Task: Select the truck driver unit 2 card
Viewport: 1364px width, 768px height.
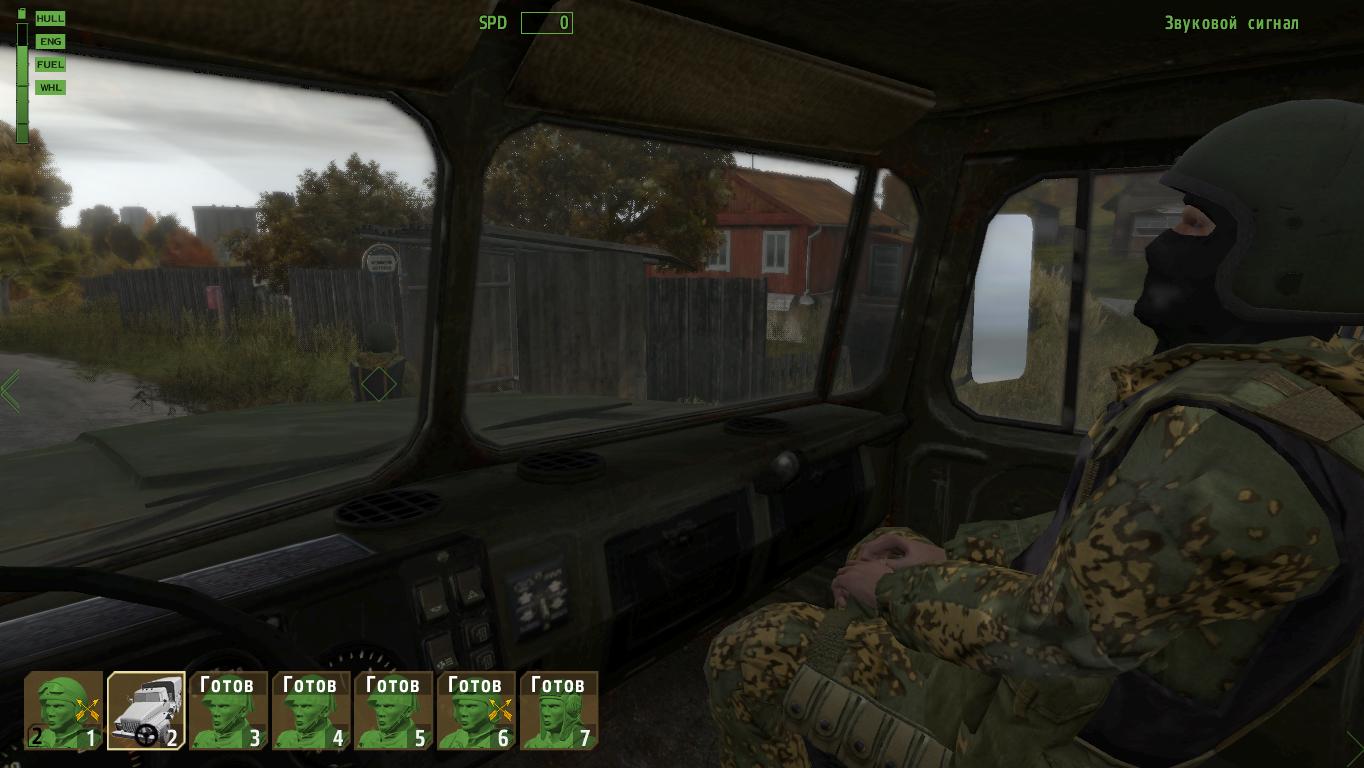Action: pos(146,711)
